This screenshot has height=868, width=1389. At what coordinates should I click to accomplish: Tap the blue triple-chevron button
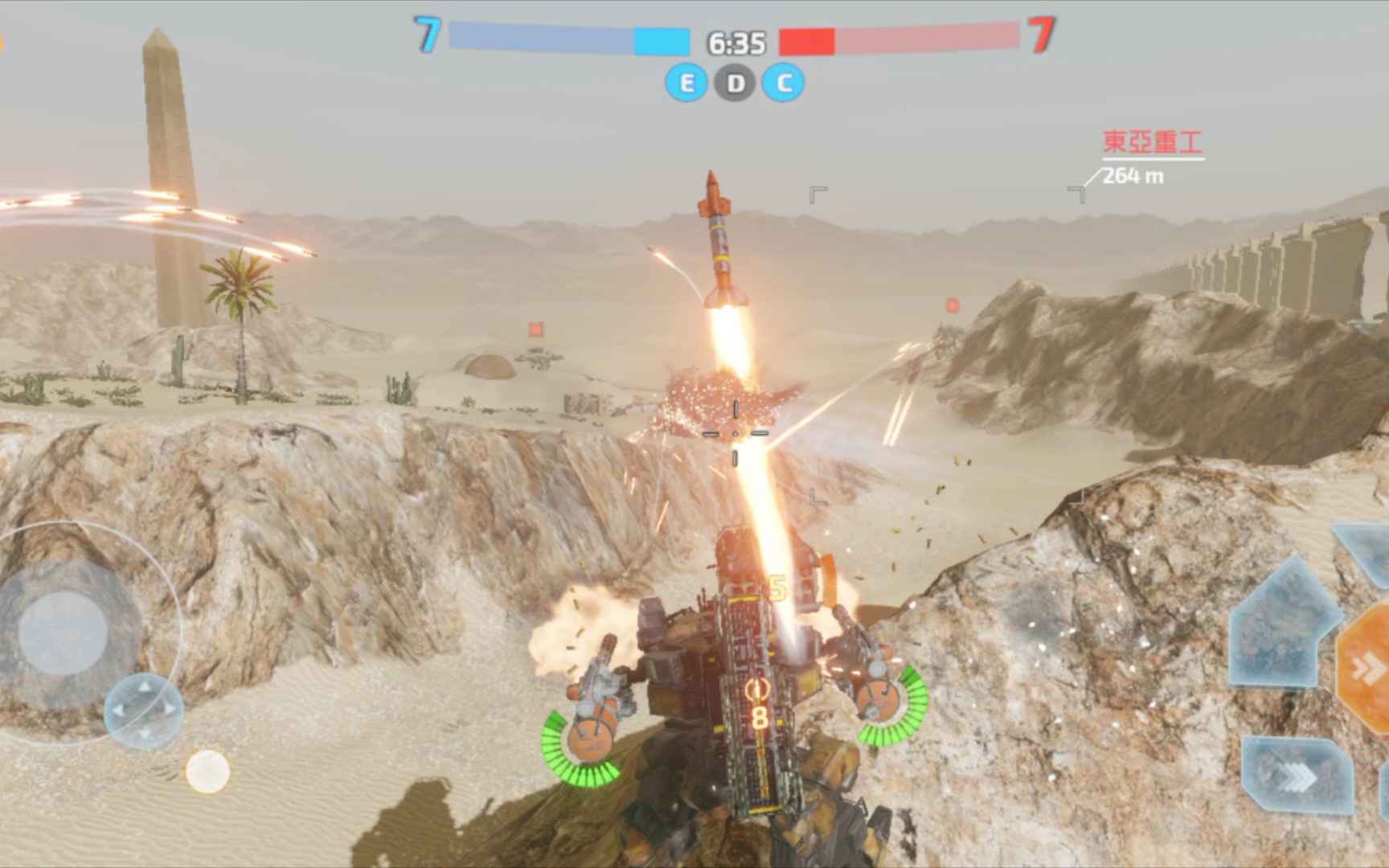click(1296, 776)
